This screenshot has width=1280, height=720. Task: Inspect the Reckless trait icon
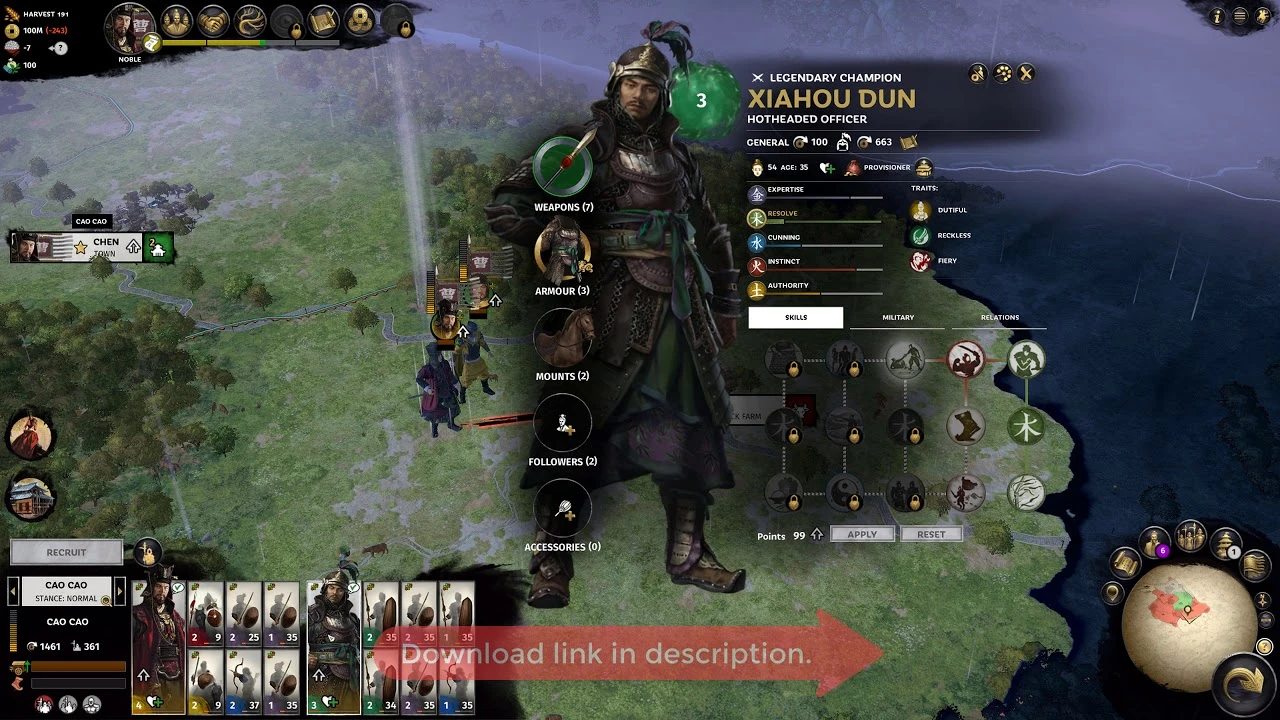click(920, 235)
